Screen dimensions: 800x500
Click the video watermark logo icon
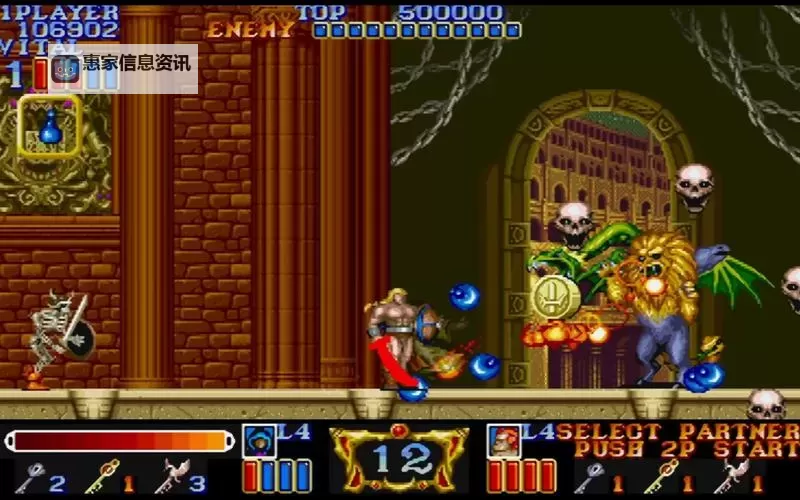click(x=66, y=69)
